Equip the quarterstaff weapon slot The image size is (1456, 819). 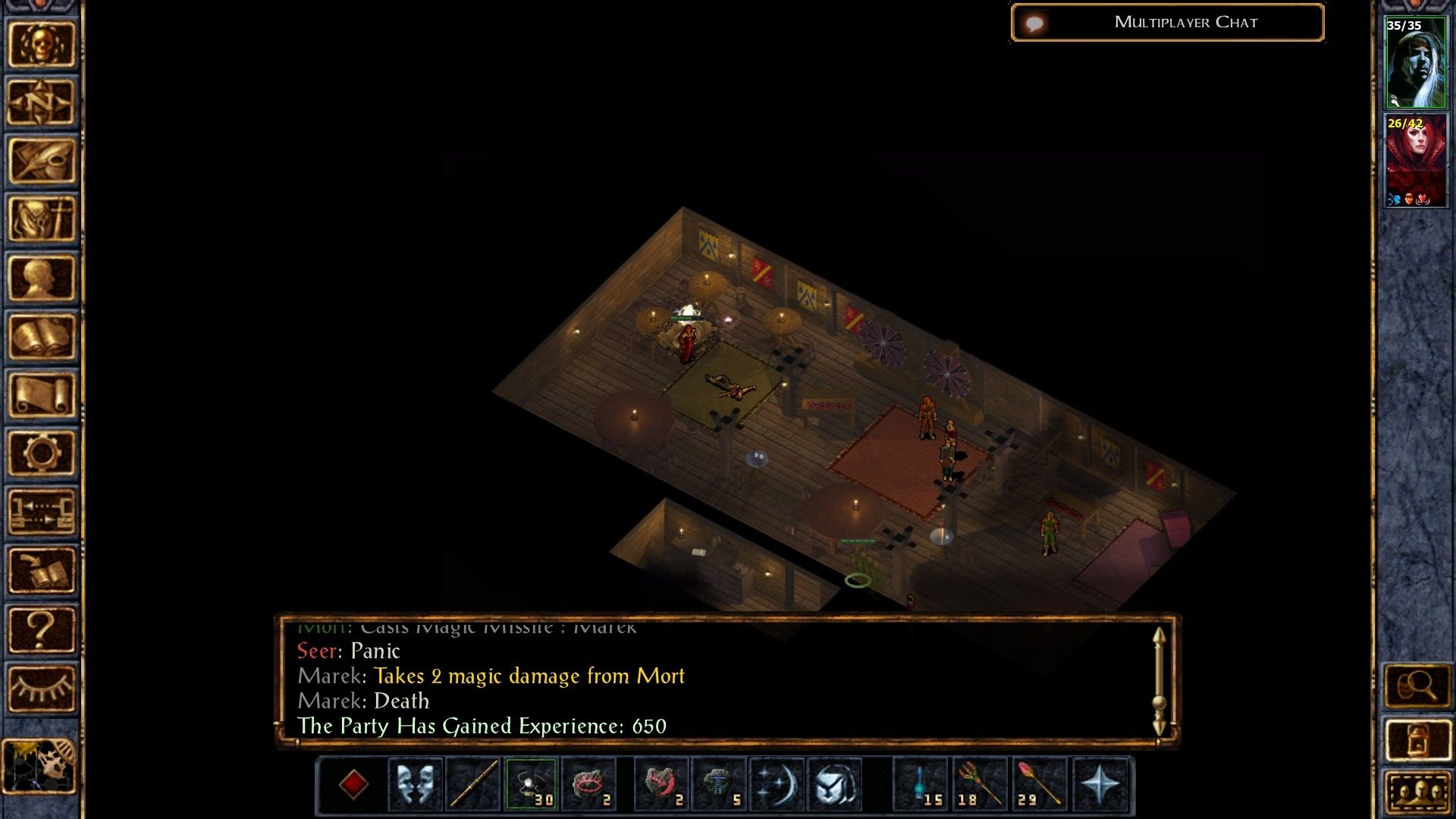coord(473,784)
